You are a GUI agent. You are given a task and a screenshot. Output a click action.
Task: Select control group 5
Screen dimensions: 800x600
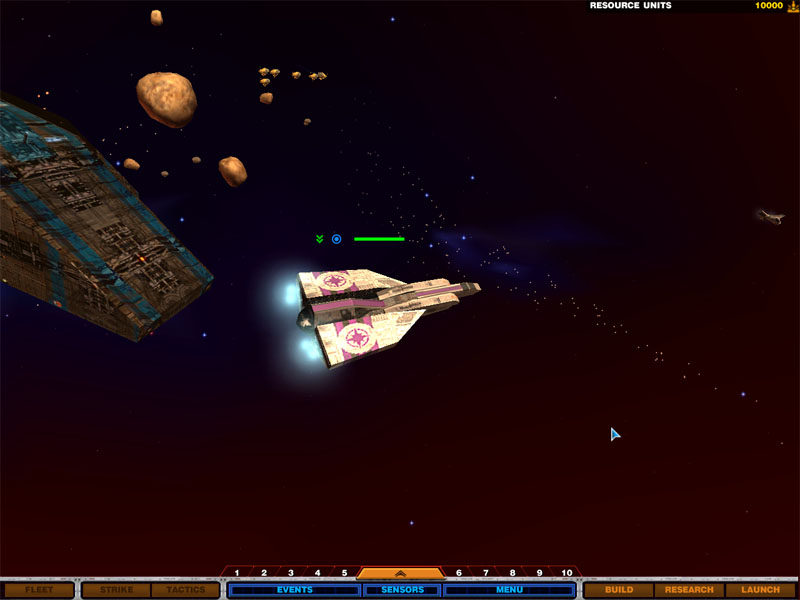click(344, 573)
